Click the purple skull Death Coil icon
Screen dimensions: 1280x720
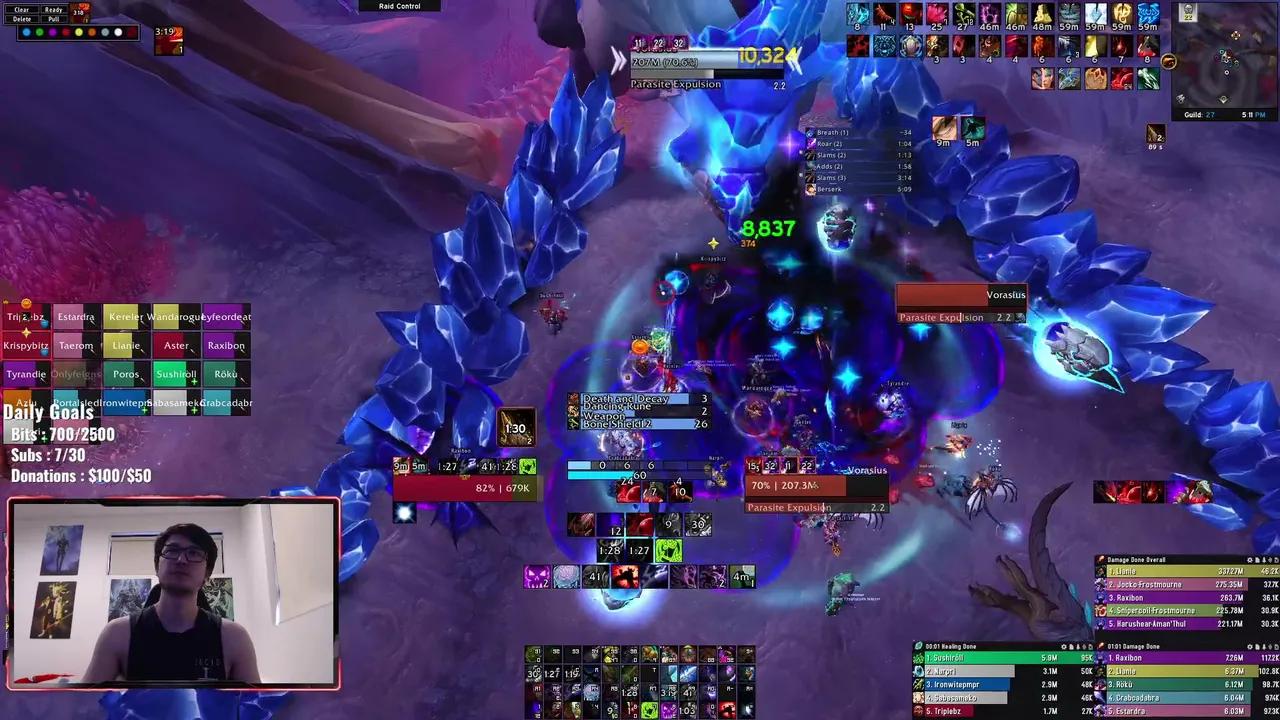point(537,574)
